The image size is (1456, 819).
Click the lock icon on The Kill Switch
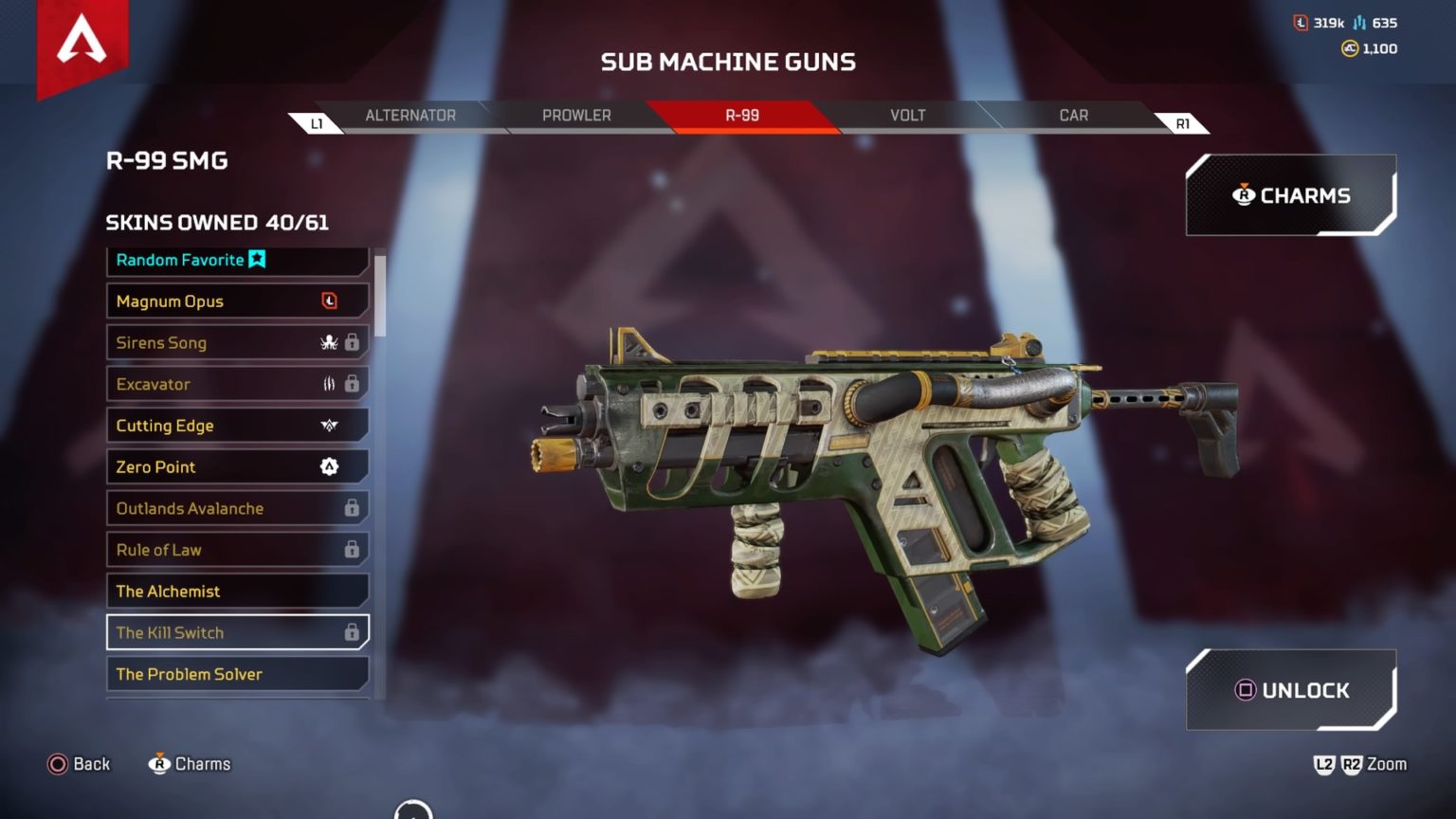(x=353, y=632)
